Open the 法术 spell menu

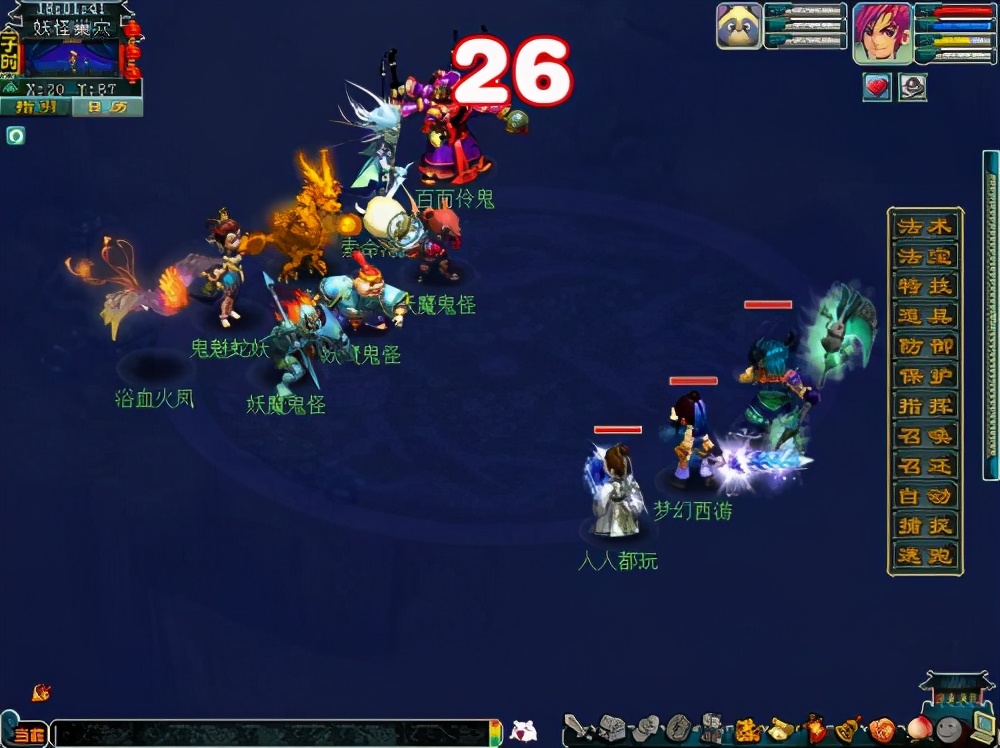925,227
